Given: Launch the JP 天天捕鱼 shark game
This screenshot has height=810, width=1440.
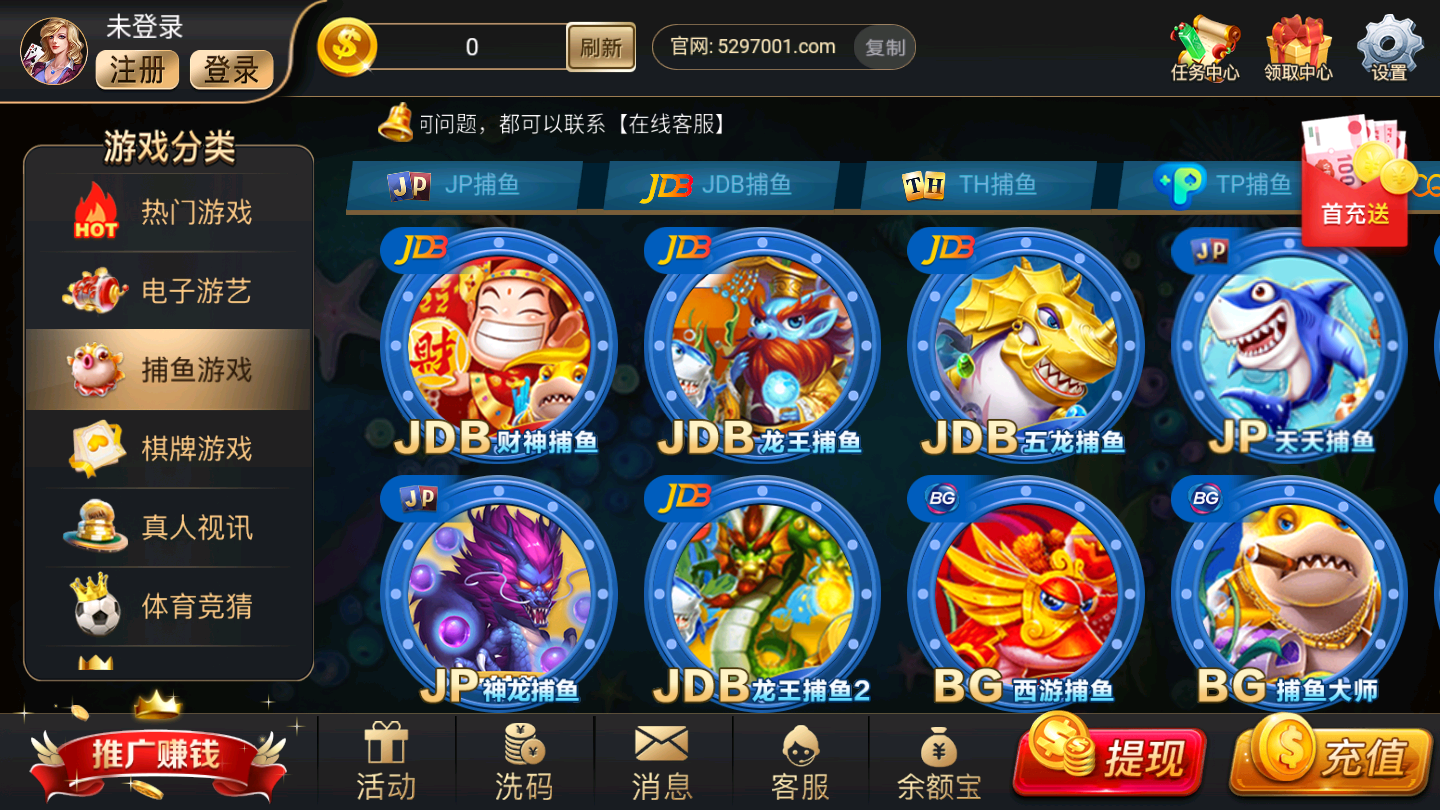Looking at the screenshot, I should (x=1289, y=345).
